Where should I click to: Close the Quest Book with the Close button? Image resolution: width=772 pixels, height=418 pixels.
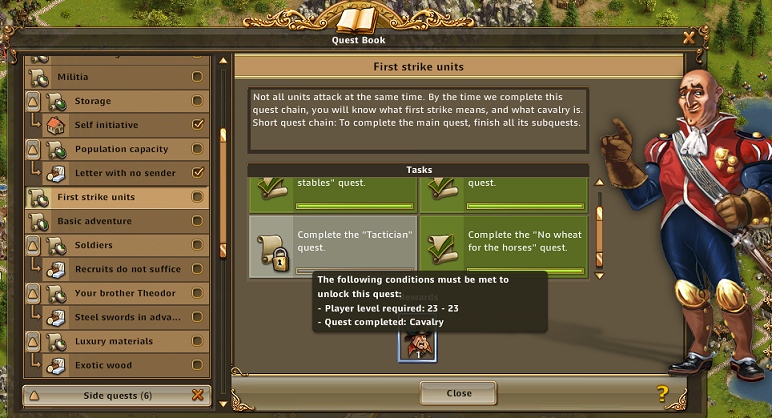click(x=458, y=393)
